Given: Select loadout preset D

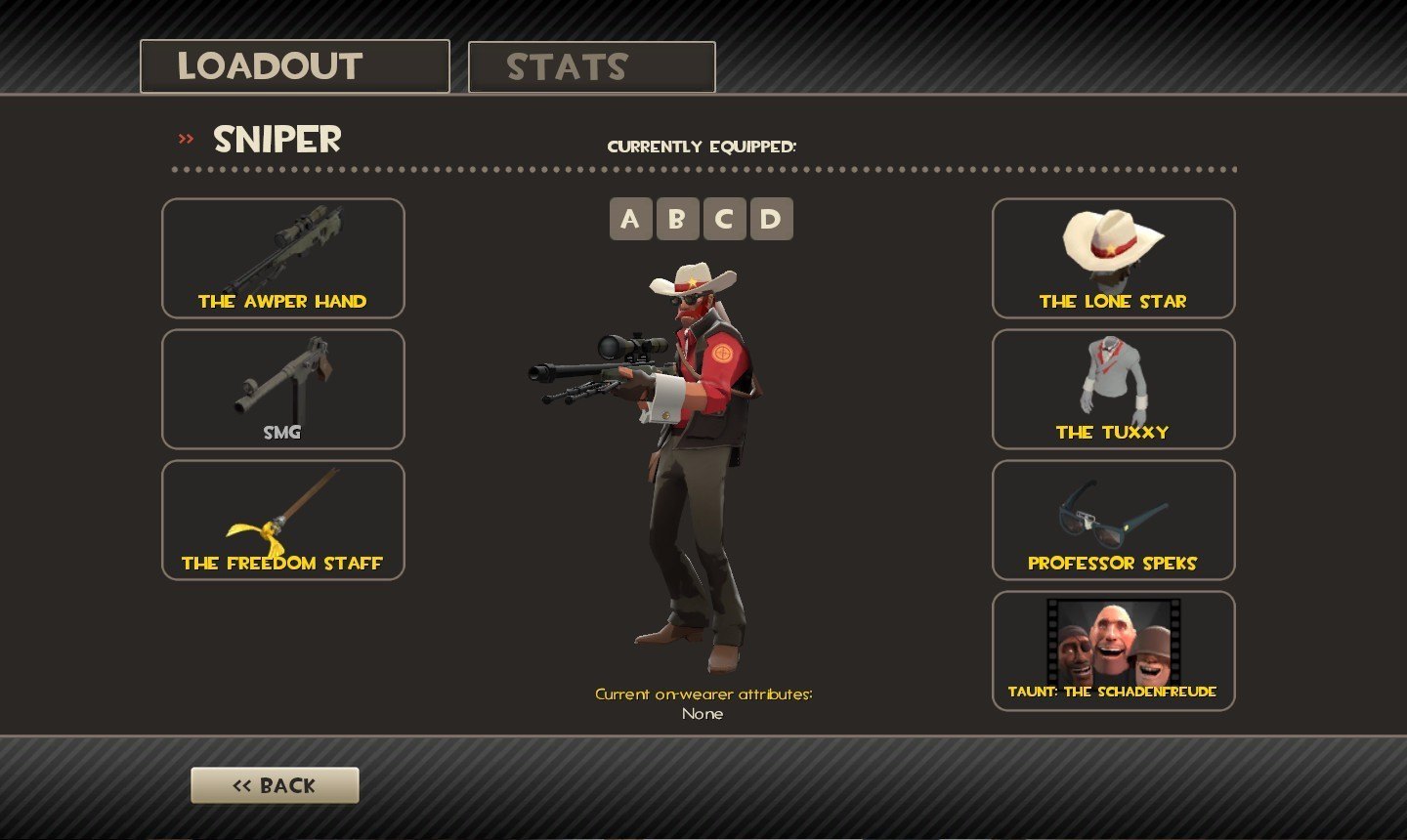Looking at the screenshot, I should [770, 219].
